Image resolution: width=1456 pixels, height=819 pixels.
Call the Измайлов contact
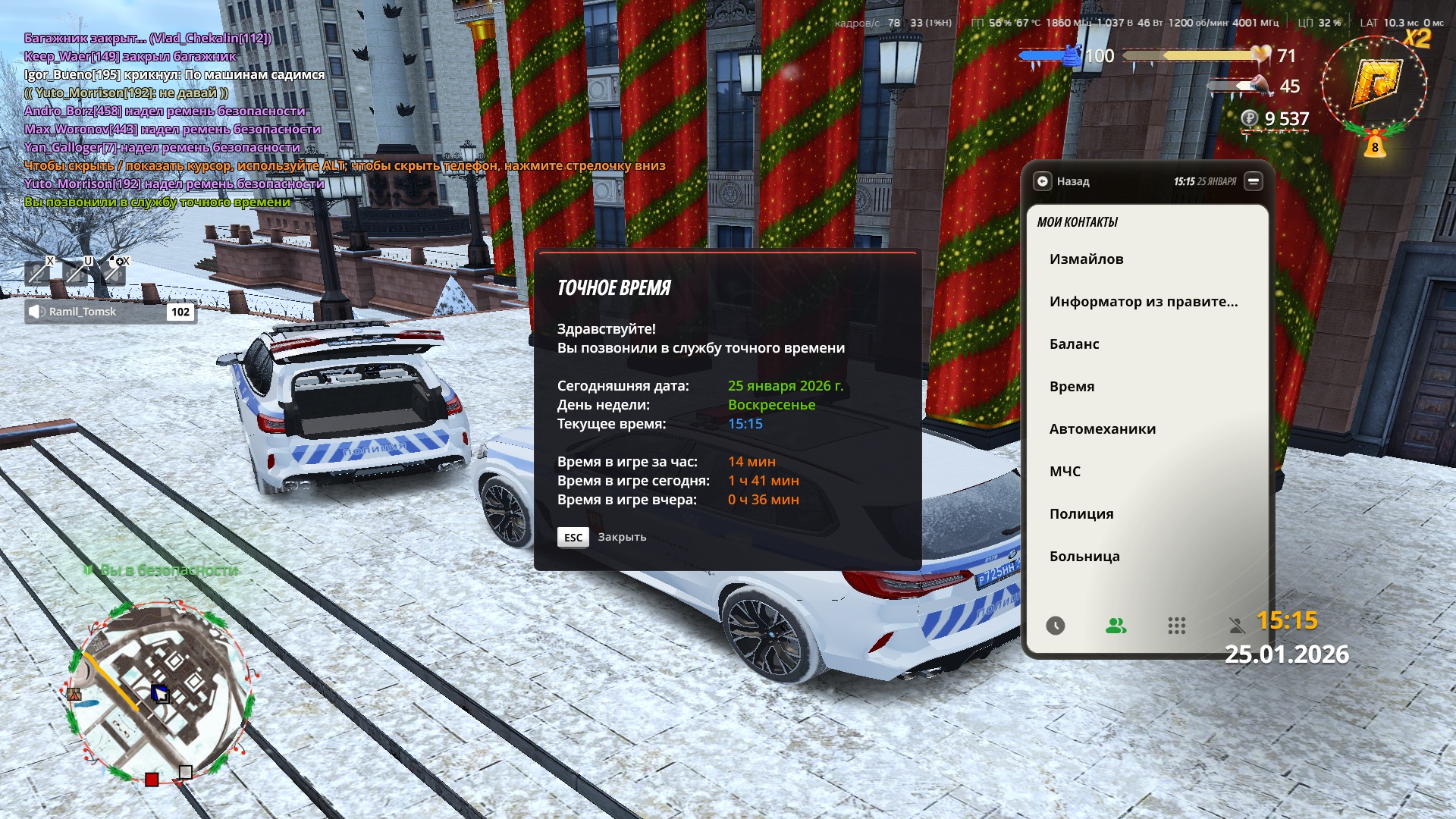click(x=1086, y=259)
